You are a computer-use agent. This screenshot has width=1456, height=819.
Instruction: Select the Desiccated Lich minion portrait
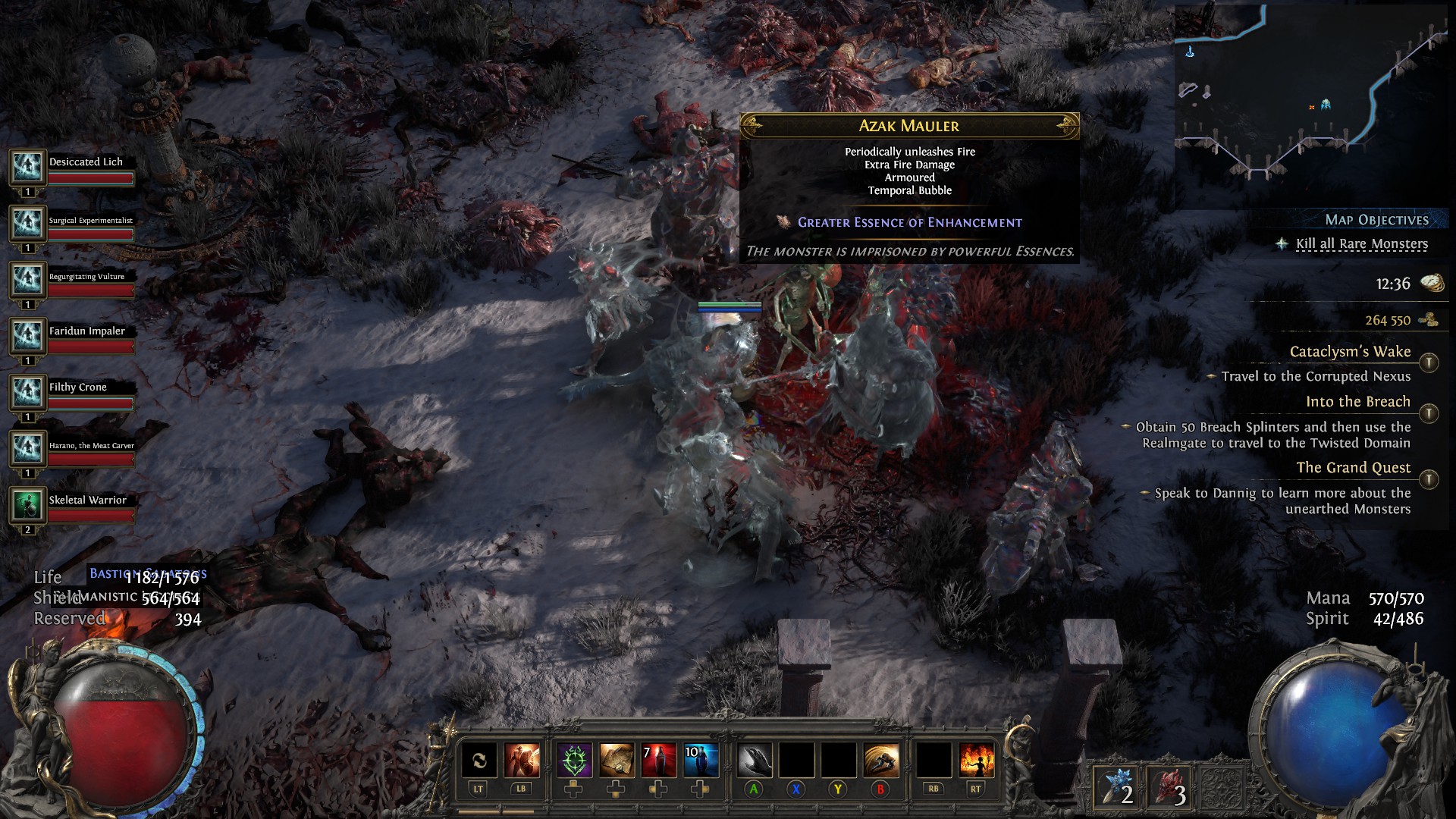click(x=28, y=167)
